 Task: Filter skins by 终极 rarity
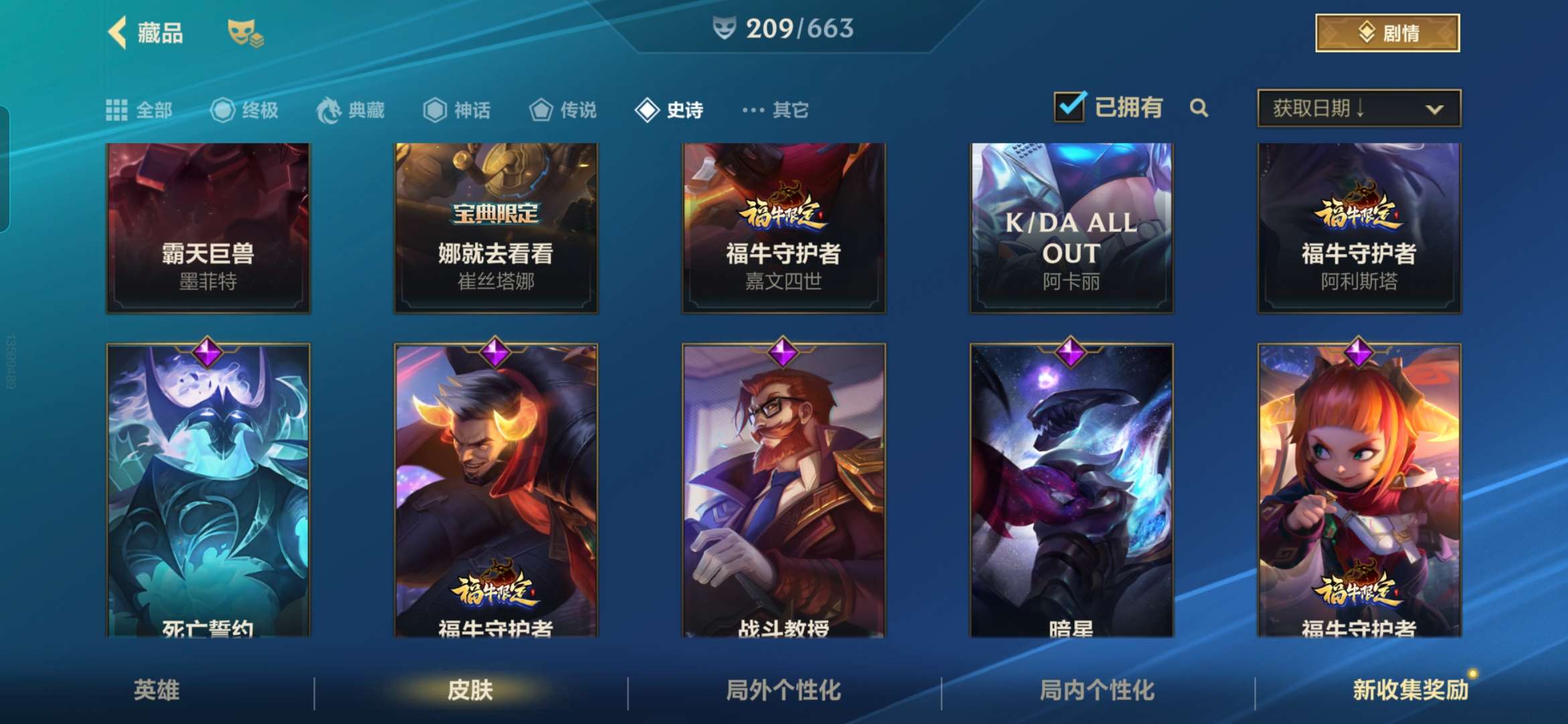tap(245, 110)
